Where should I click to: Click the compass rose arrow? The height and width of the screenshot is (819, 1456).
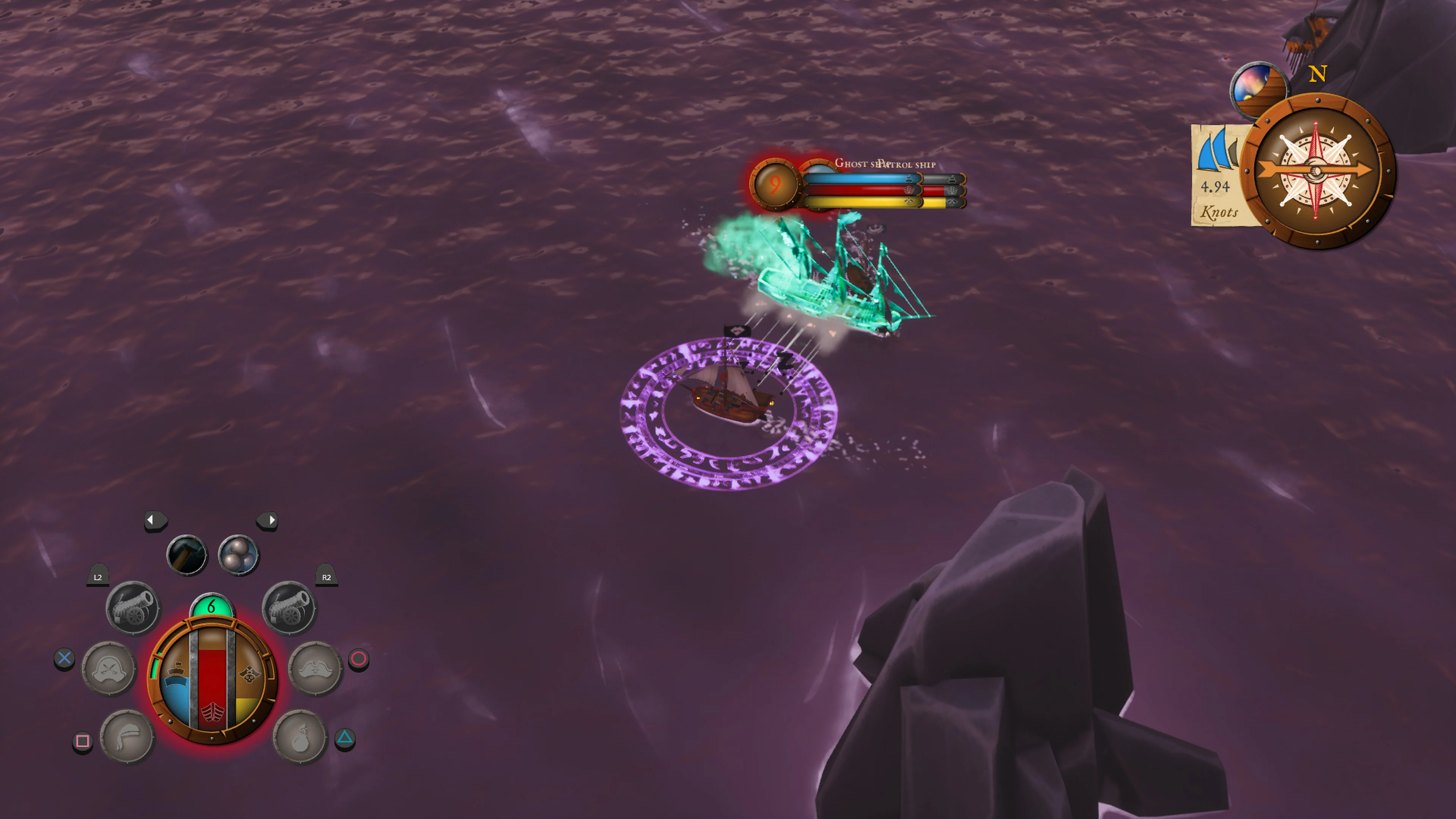1317,169
